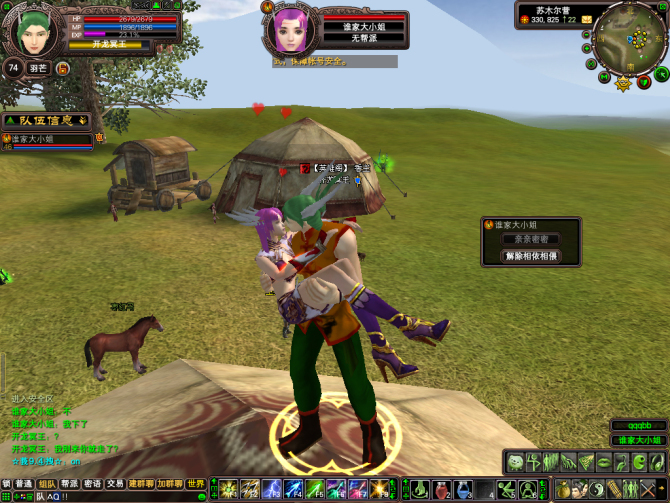
Task: Switch chat to the 普通 channel
Action: 23,483
